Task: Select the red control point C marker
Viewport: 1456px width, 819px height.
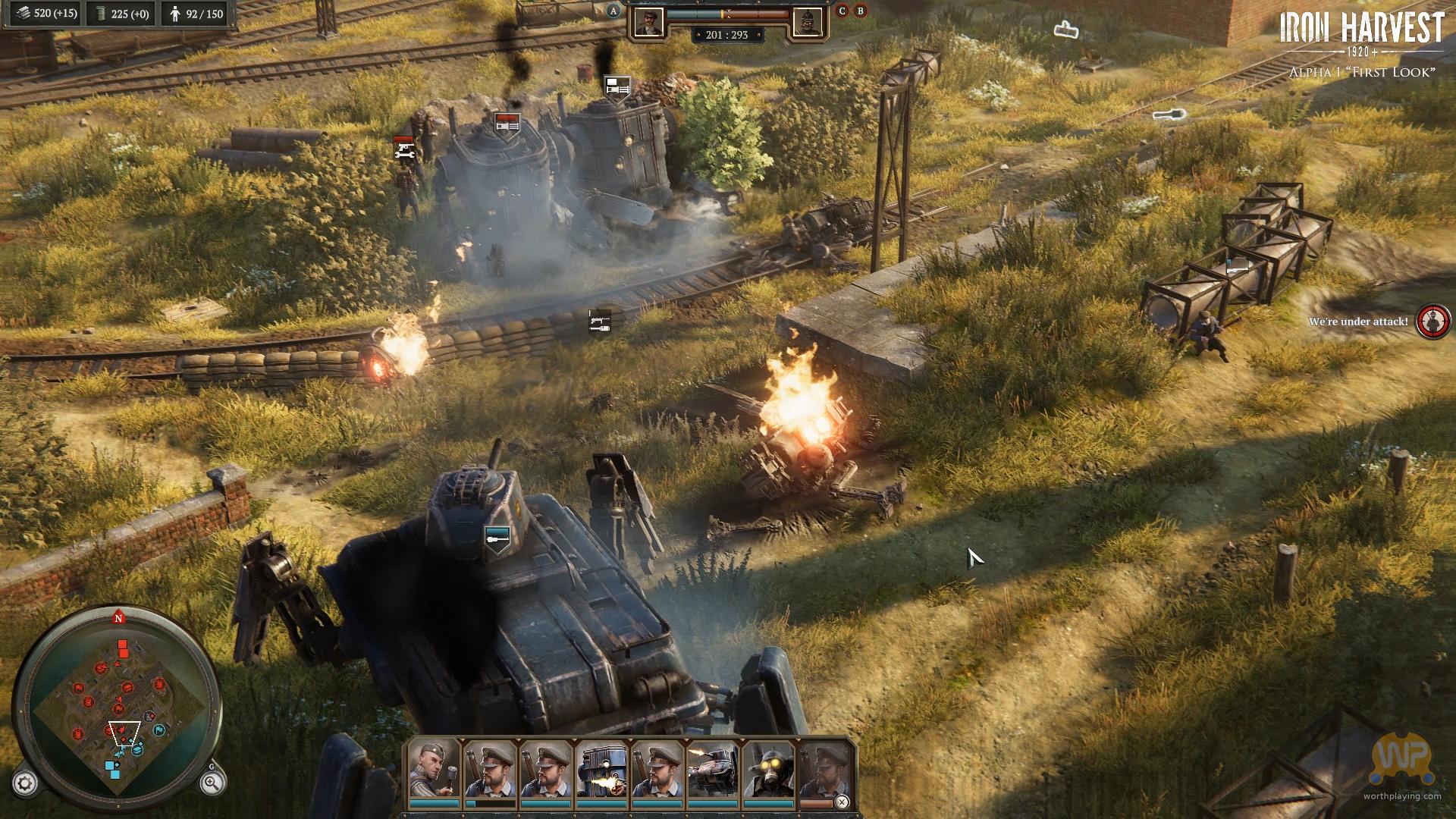Action: (842, 11)
